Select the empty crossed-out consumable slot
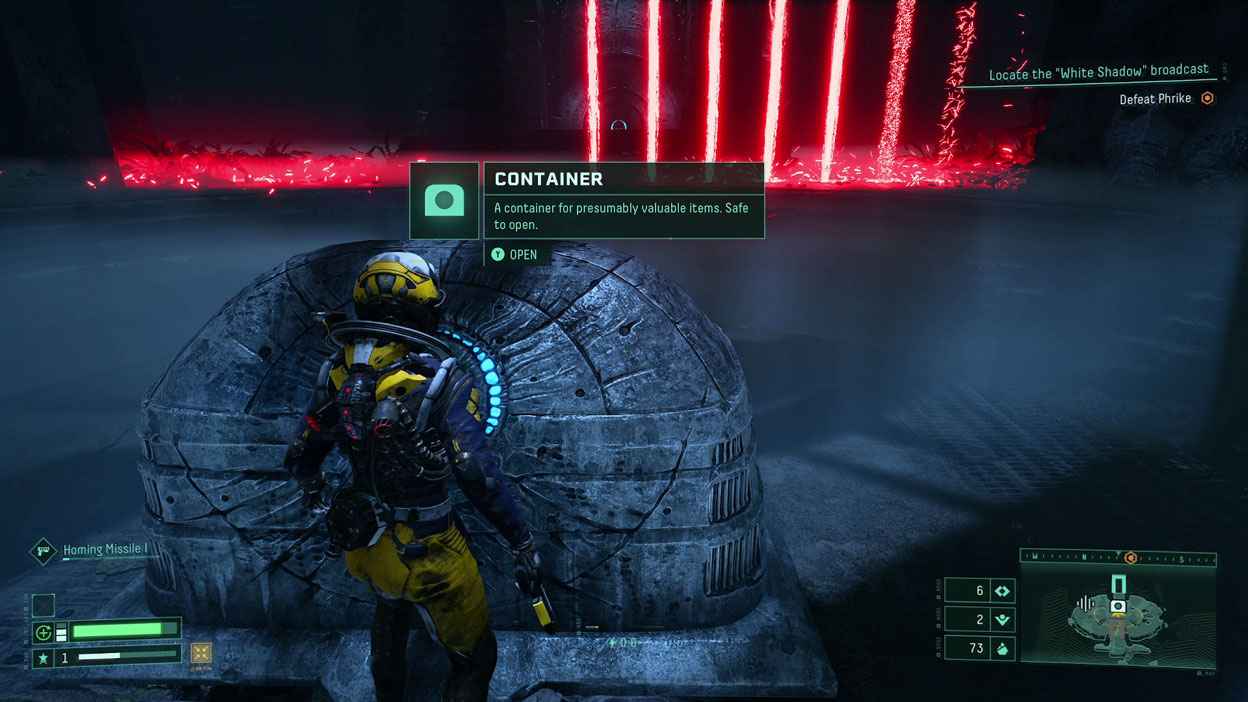Viewport: 1248px width, 702px height. tap(43, 605)
